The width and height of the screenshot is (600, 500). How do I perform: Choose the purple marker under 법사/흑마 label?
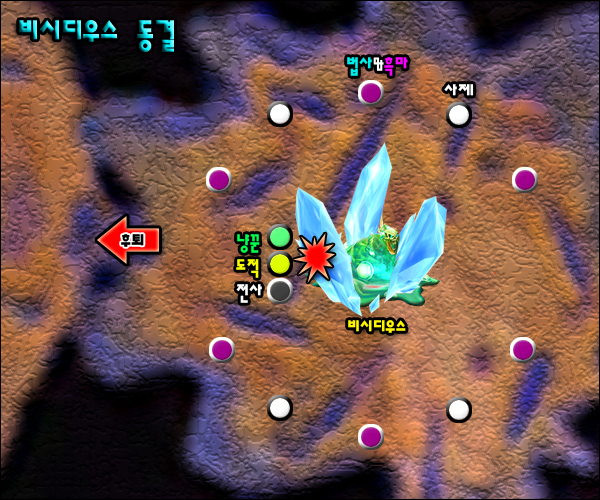pyautogui.click(x=371, y=93)
